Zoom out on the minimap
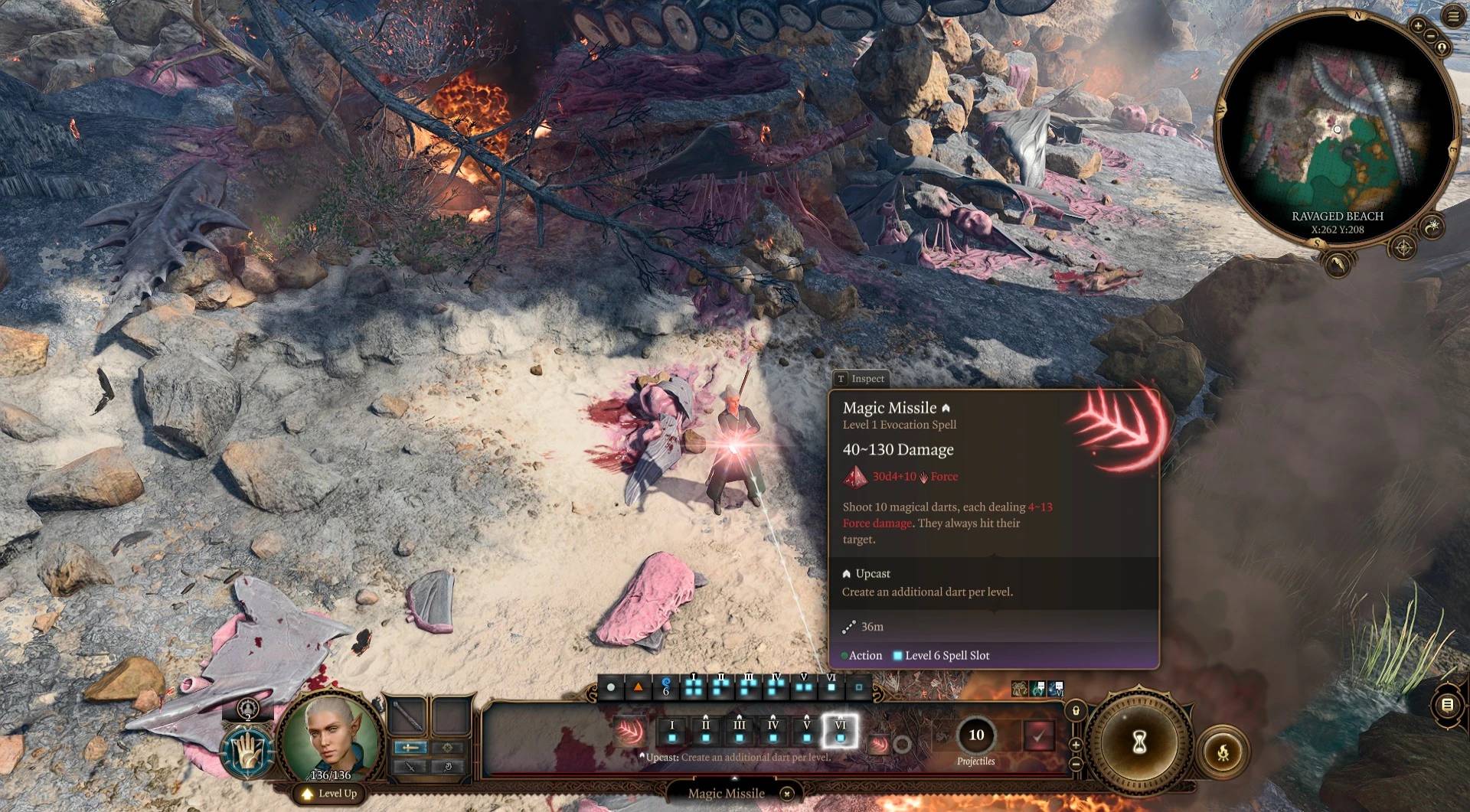The image size is (1470, 812). [x=1429, y=37]
